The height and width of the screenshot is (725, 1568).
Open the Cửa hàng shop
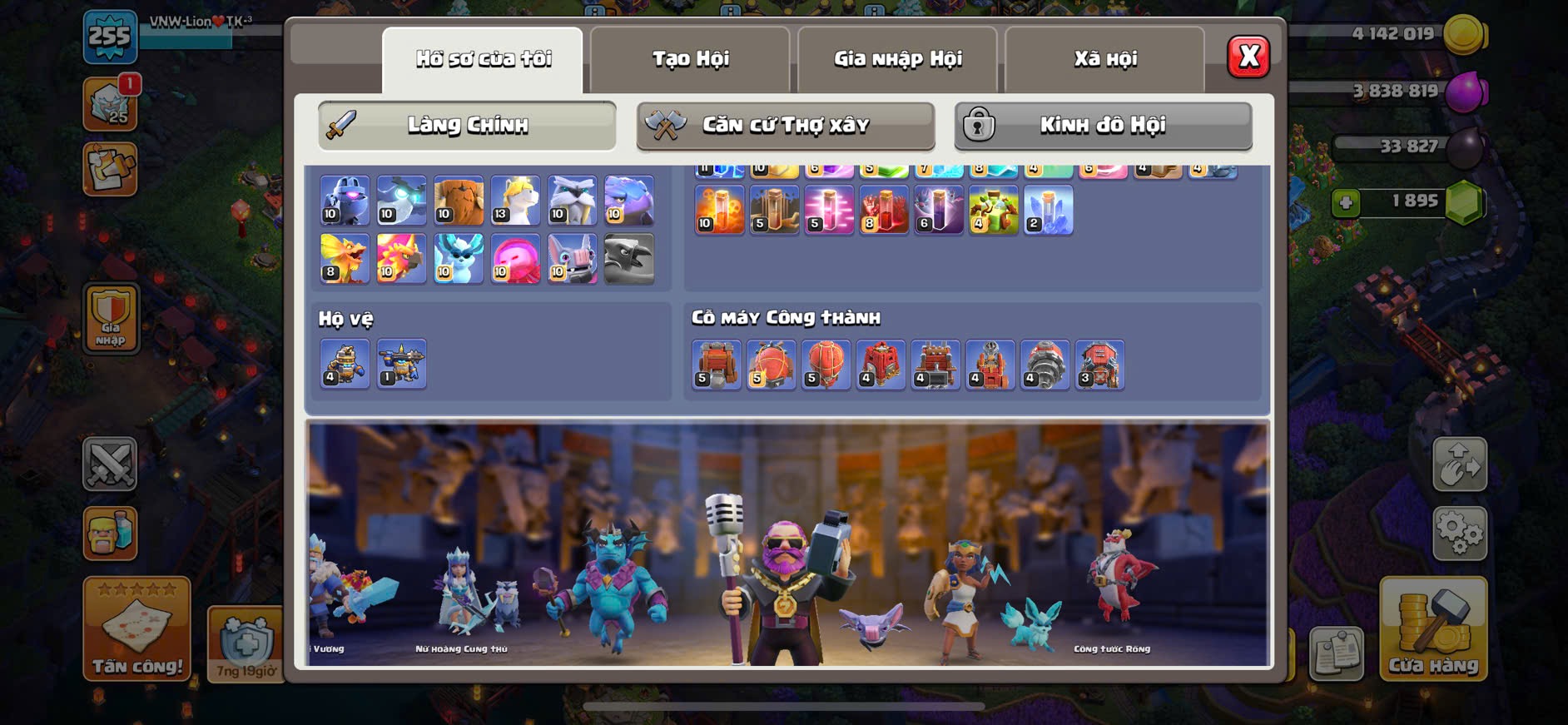(1432, 629)
